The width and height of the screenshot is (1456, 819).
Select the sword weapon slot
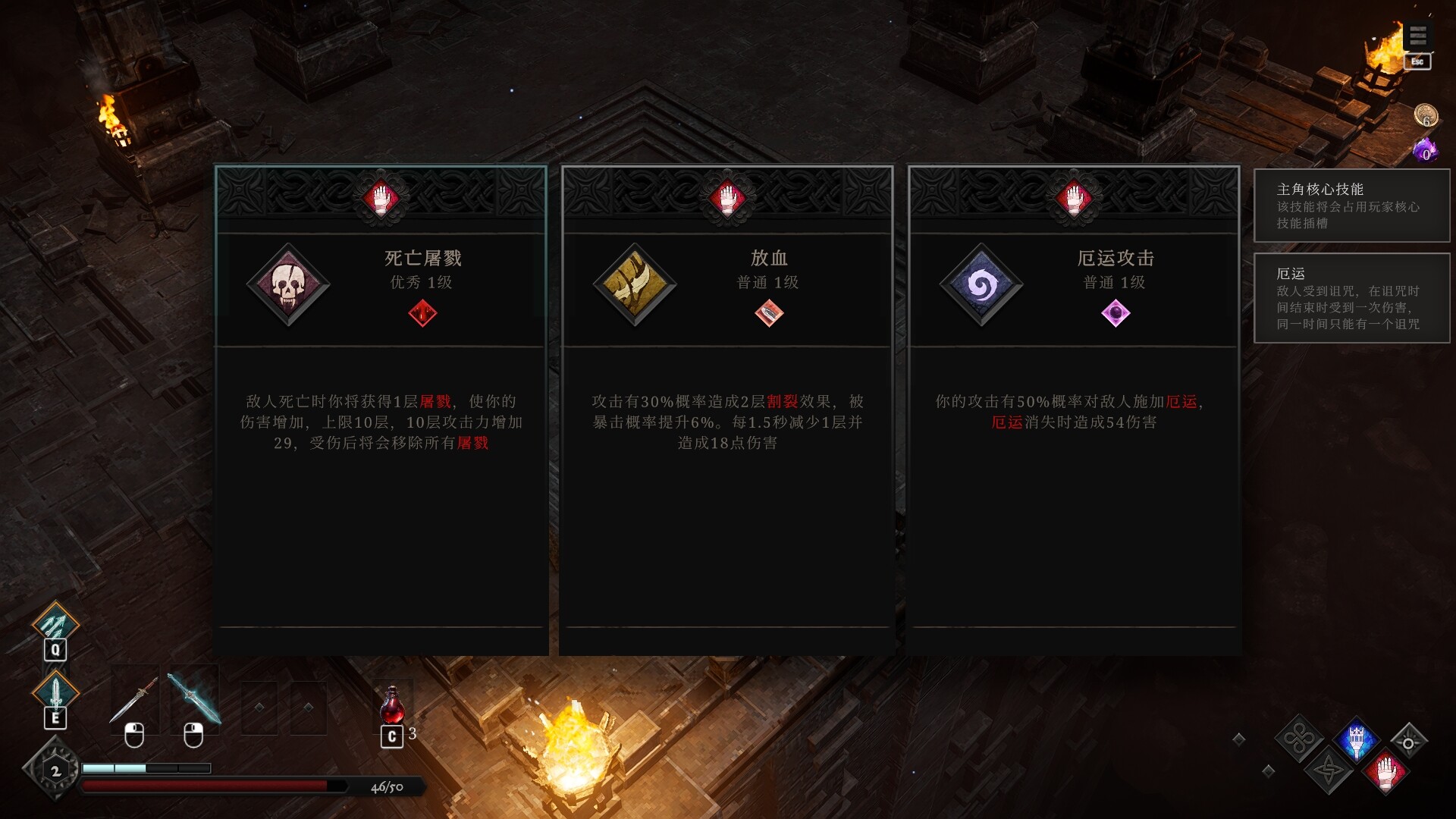click(134, 699)
